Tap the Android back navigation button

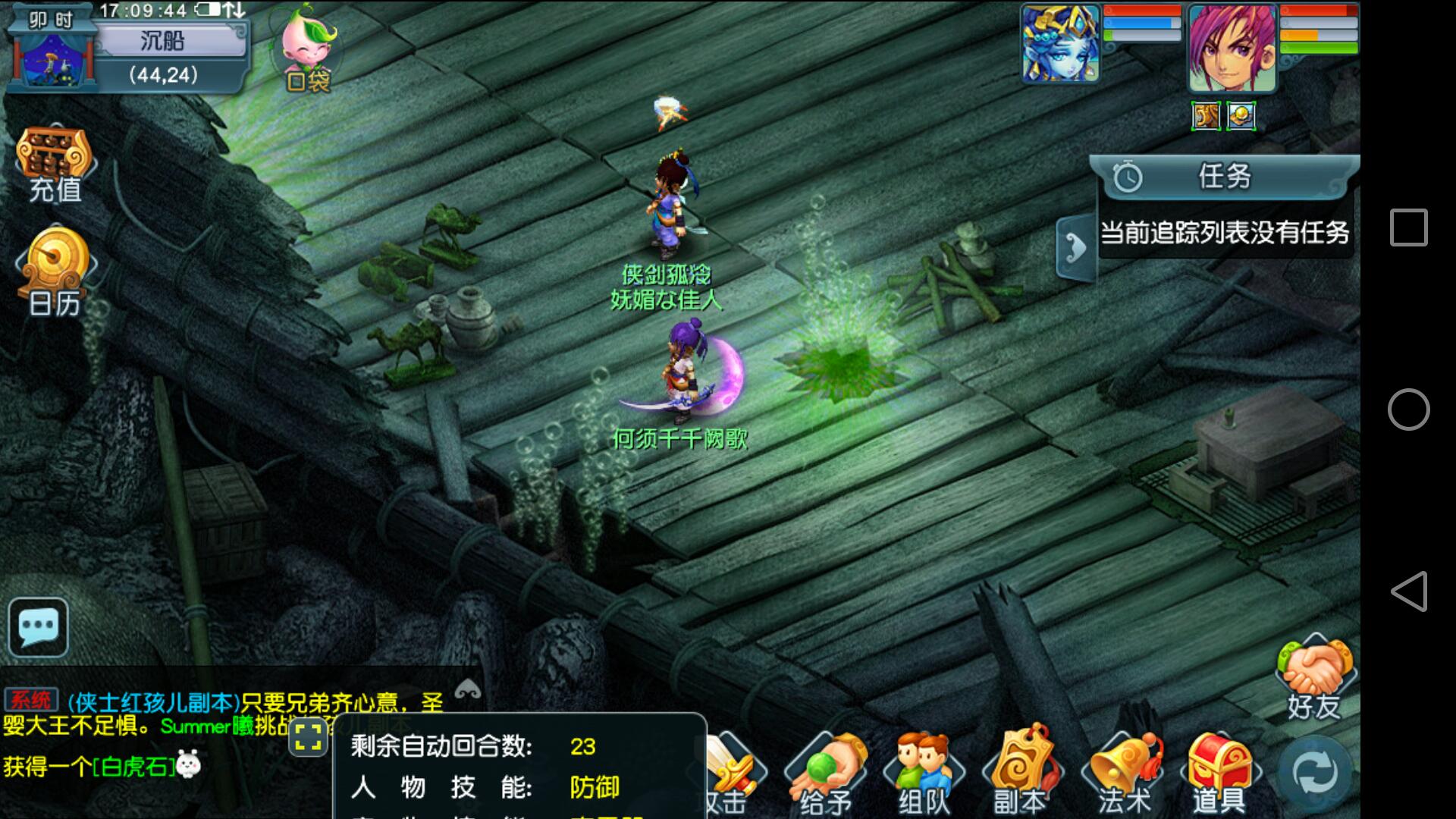point(1408,591)
